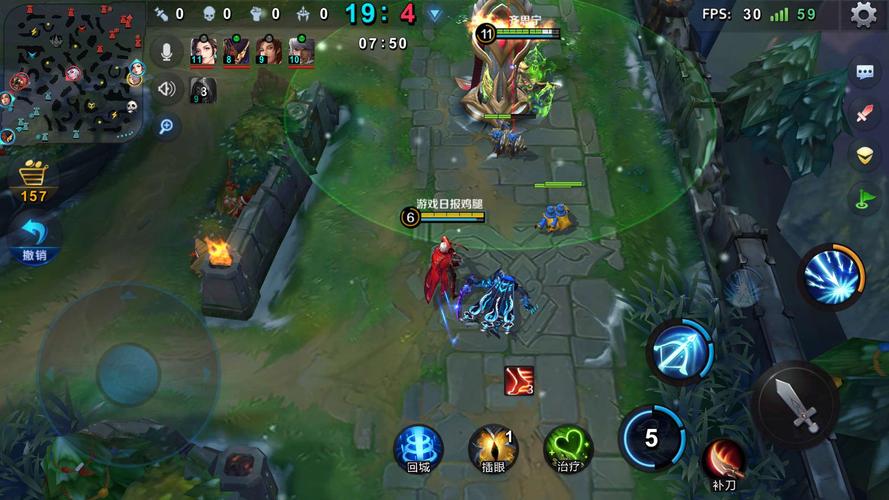Use the 补刀 last-hit button
This screenshot has height=500, width=889.
723,462
